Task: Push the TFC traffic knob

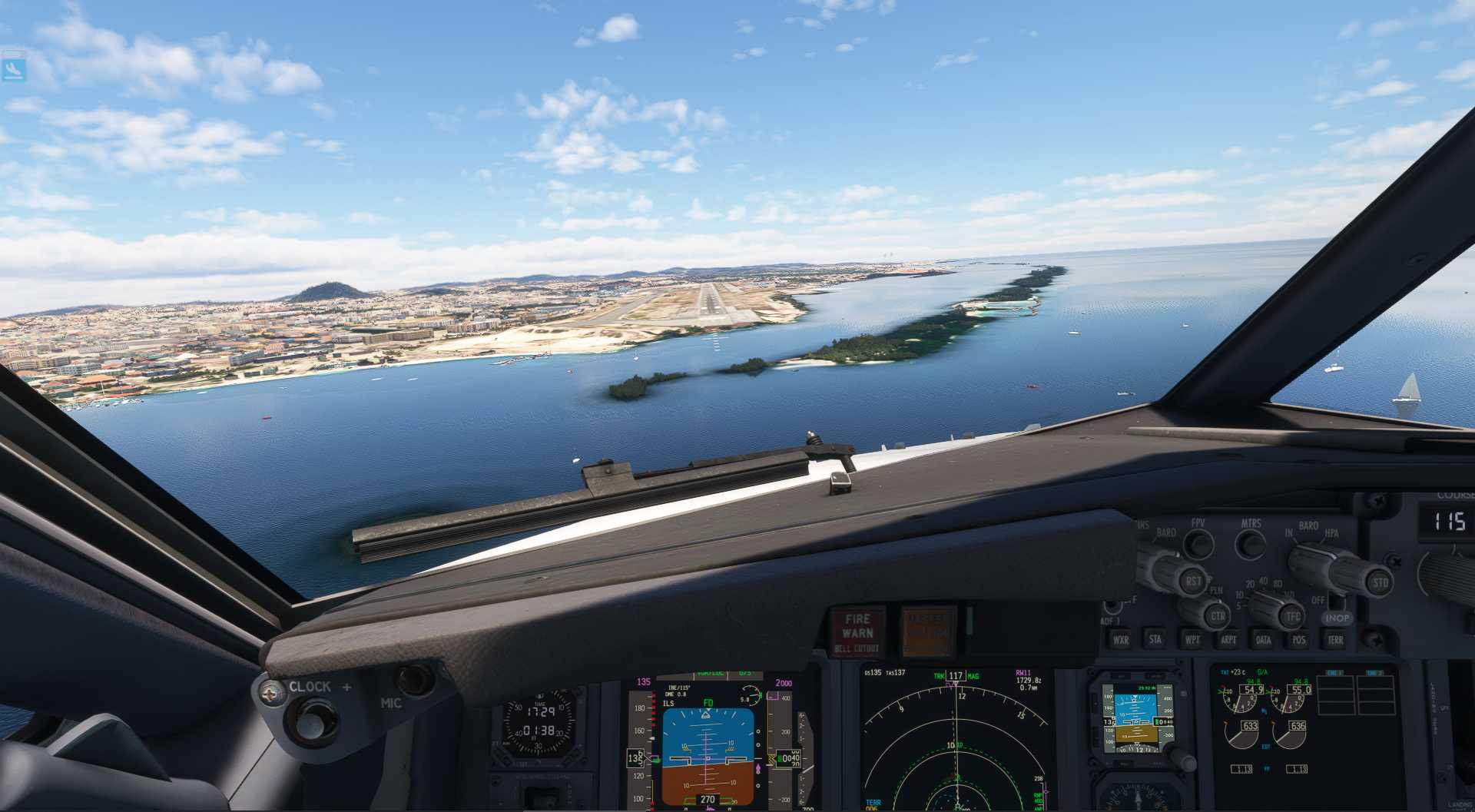Action: (1291, 615)
